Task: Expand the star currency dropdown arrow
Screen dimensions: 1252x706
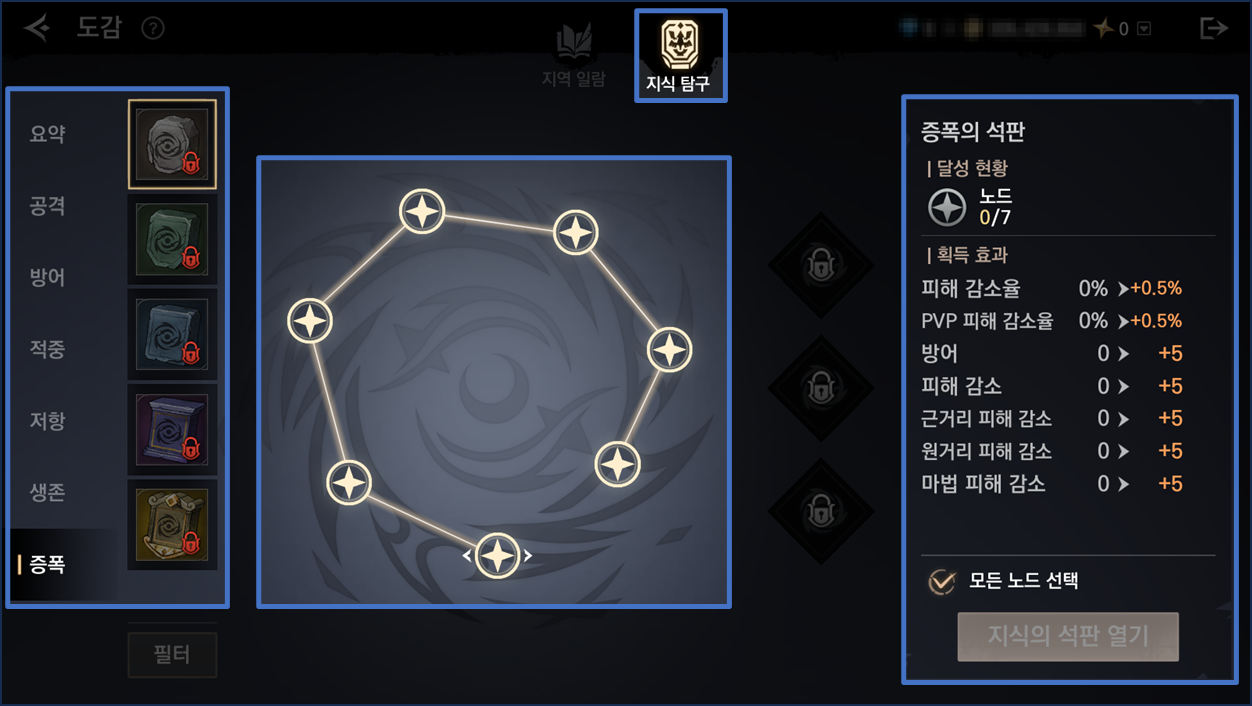Action: pyautogui.click(x=1145, y=29)
